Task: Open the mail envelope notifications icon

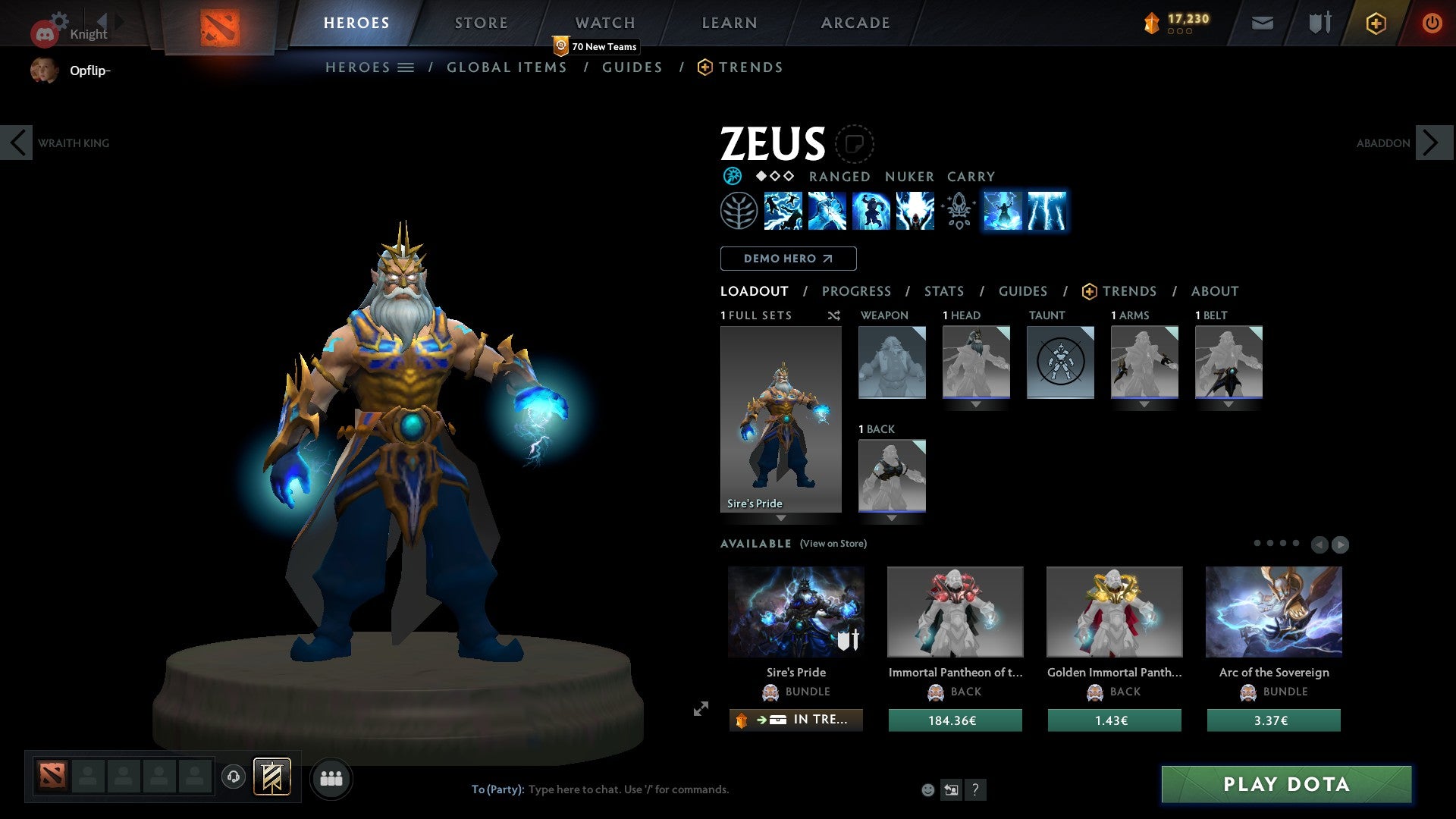Action: [1262, 23]
